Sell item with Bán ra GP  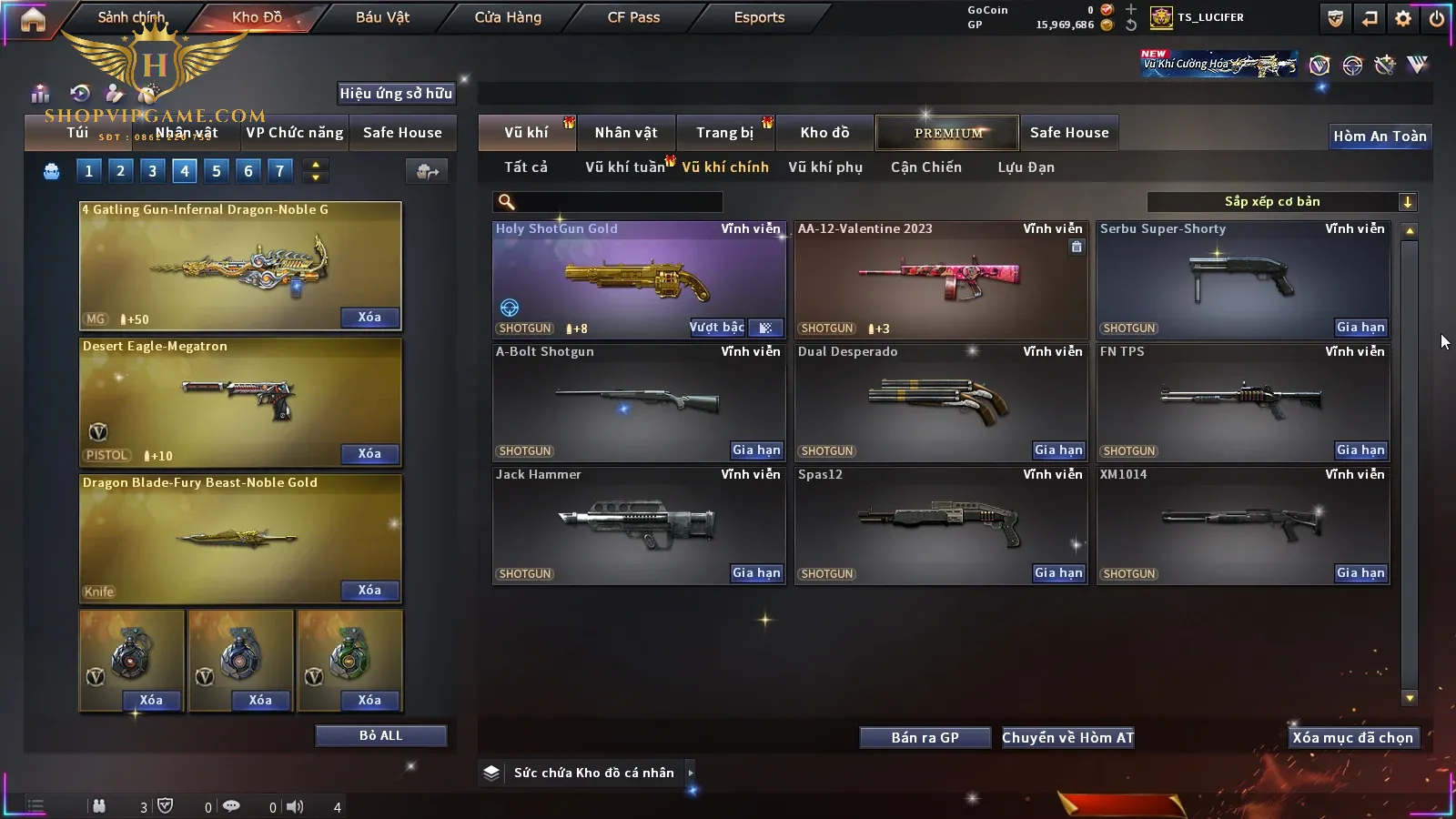tap(925, 738)
